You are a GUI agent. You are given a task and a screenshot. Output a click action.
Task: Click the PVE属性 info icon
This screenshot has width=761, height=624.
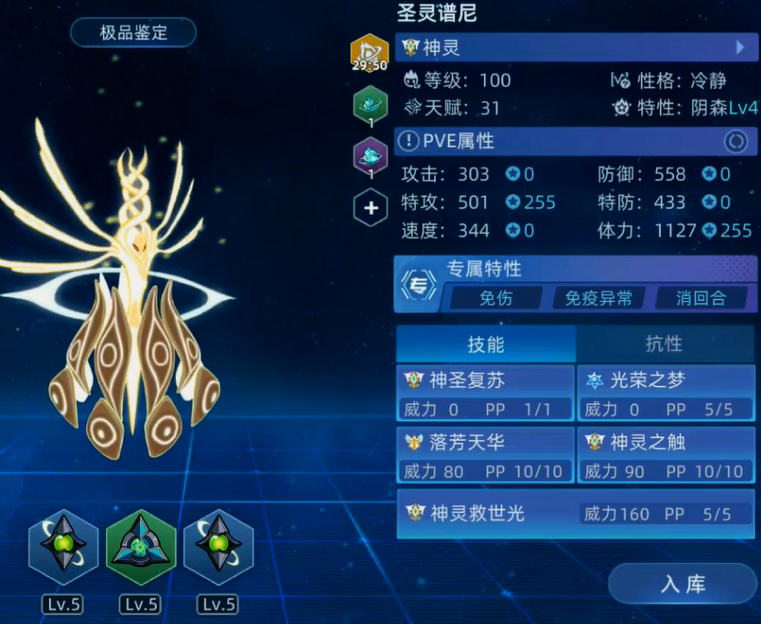409,142
